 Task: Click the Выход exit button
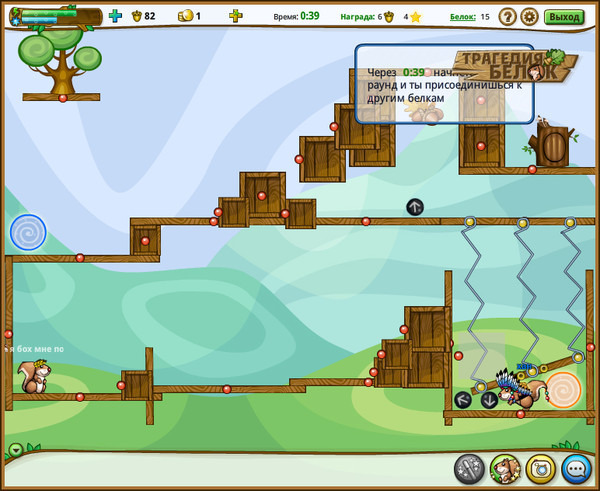[x=565, y=16]
